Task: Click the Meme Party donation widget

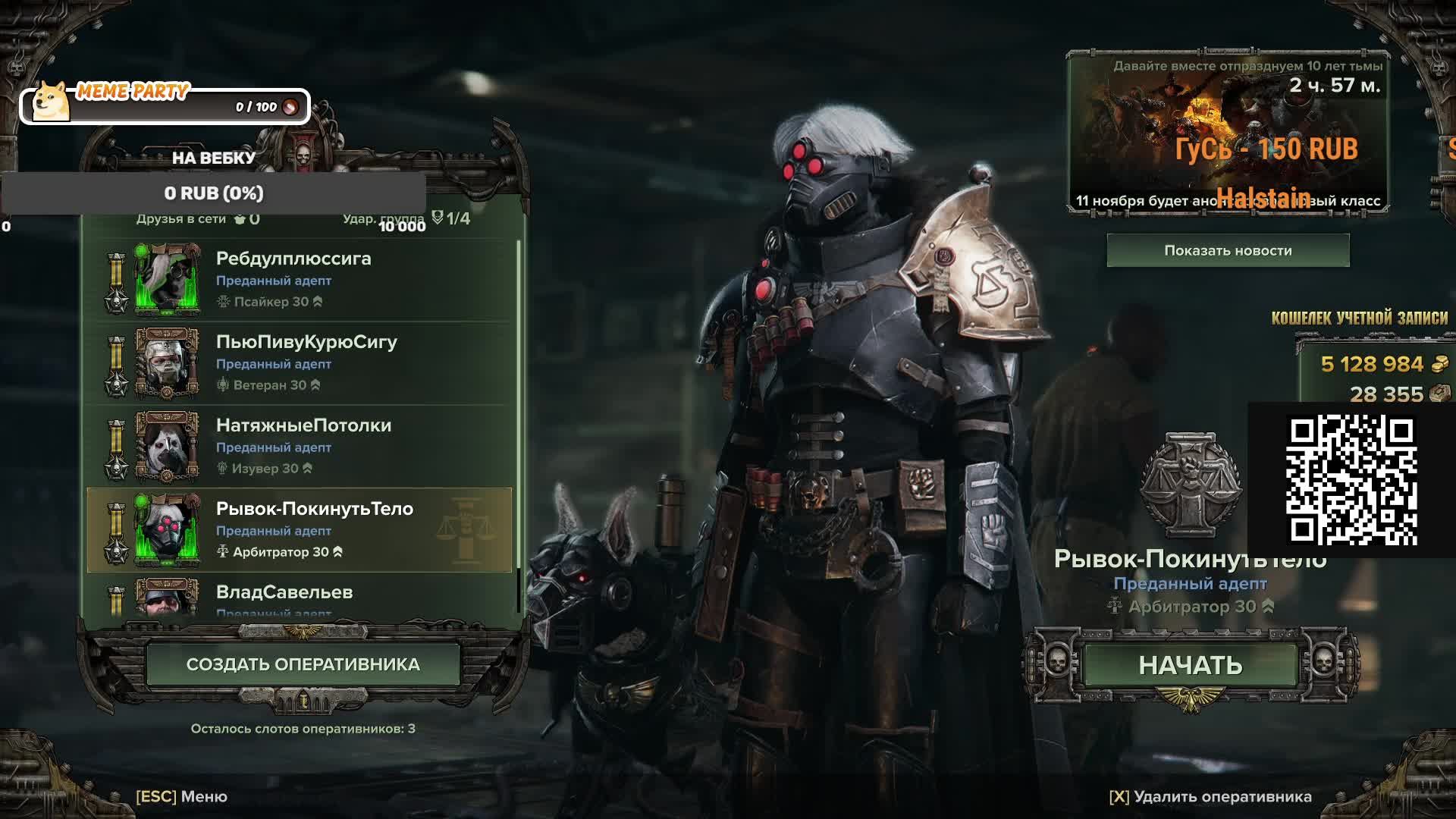Action: tap(165, 105)
